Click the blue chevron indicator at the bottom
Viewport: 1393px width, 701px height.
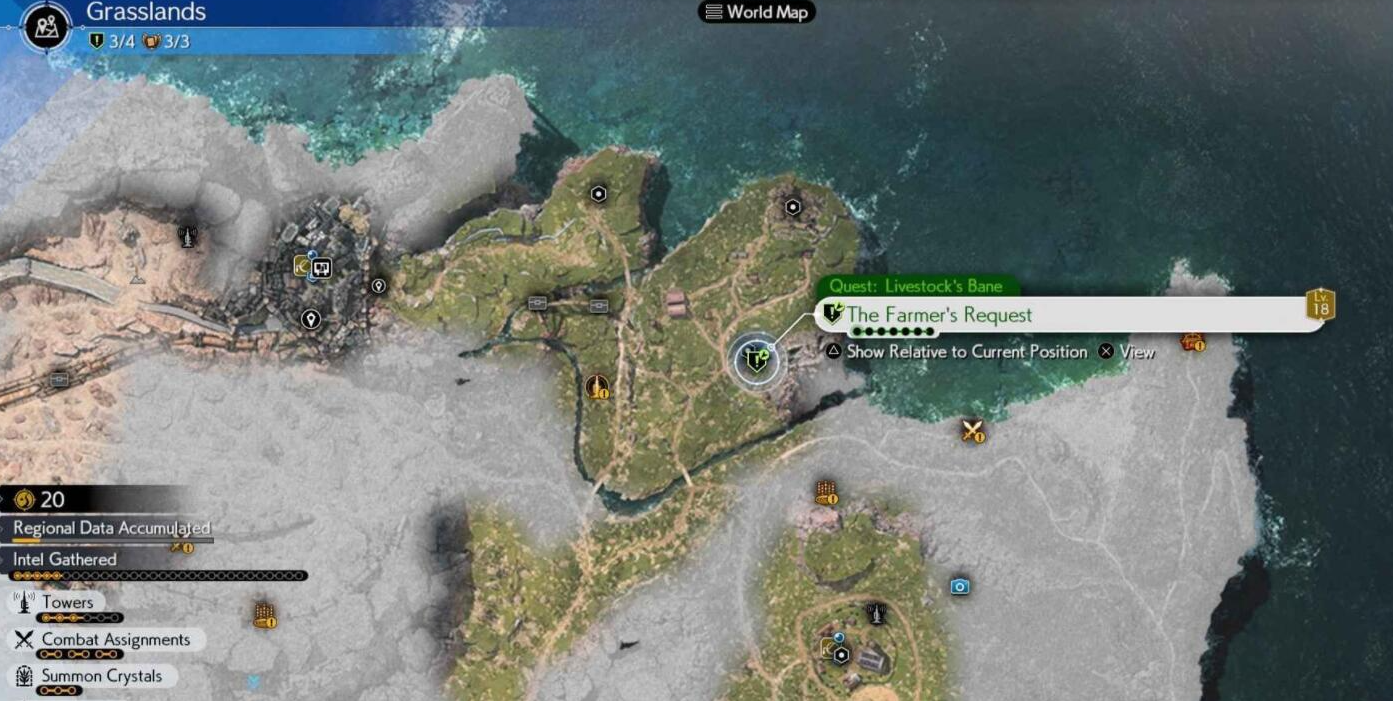[x=254, y=682]
